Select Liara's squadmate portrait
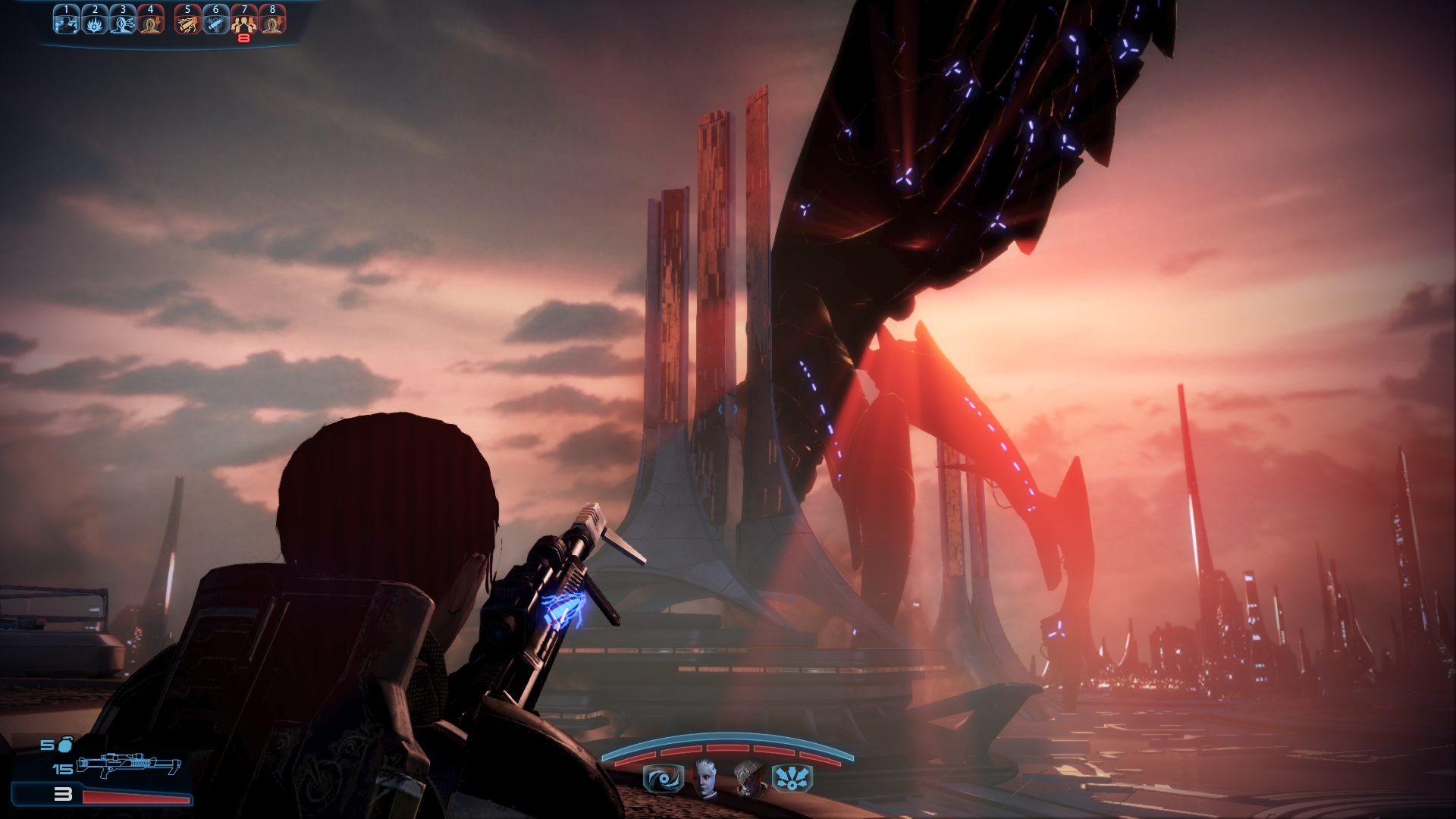 tap(706, 778)
